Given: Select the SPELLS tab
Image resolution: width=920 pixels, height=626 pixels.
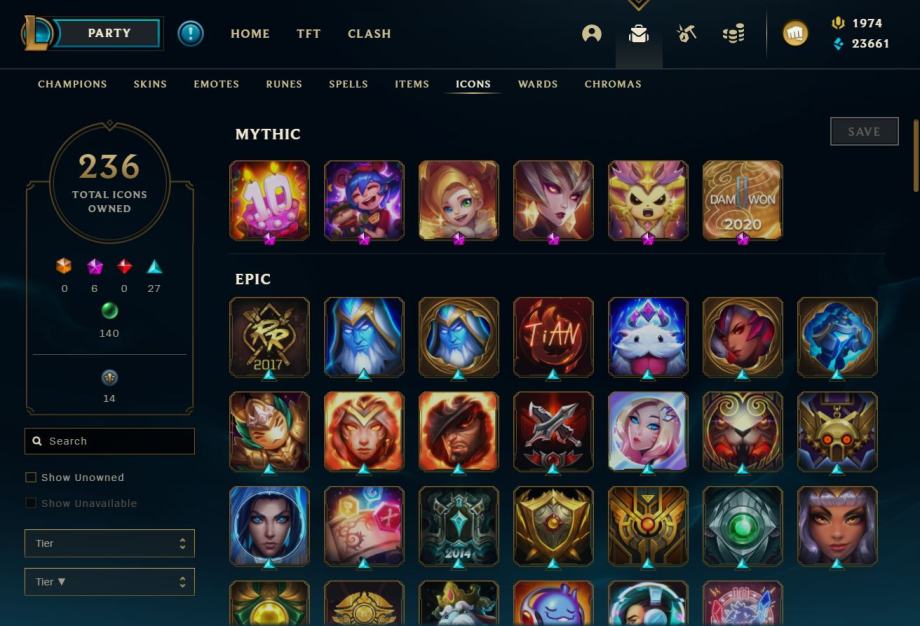Looking at the screenshot, I should pyautogui.click(x=348, y=84).
